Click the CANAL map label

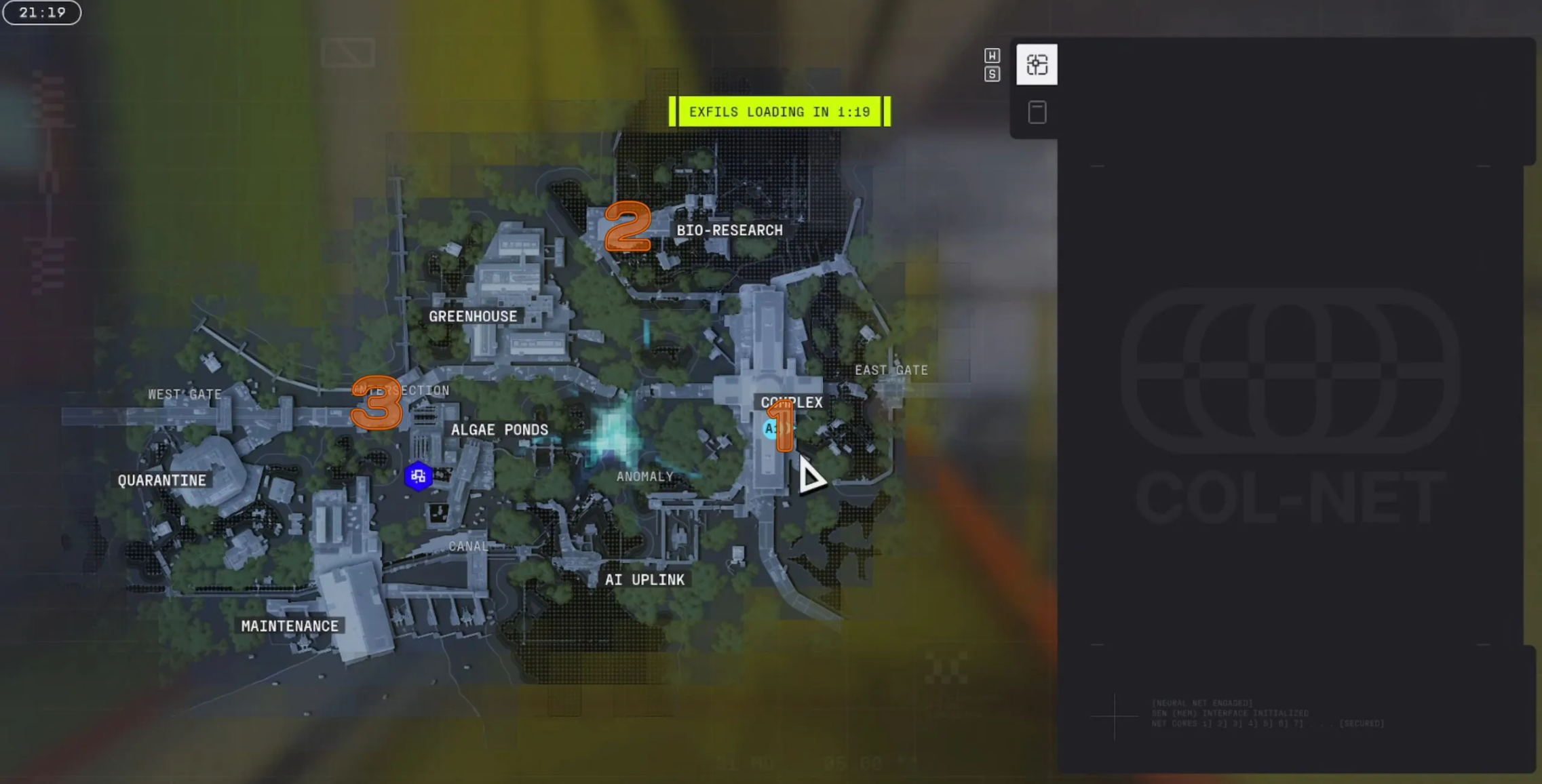[468, 546]
